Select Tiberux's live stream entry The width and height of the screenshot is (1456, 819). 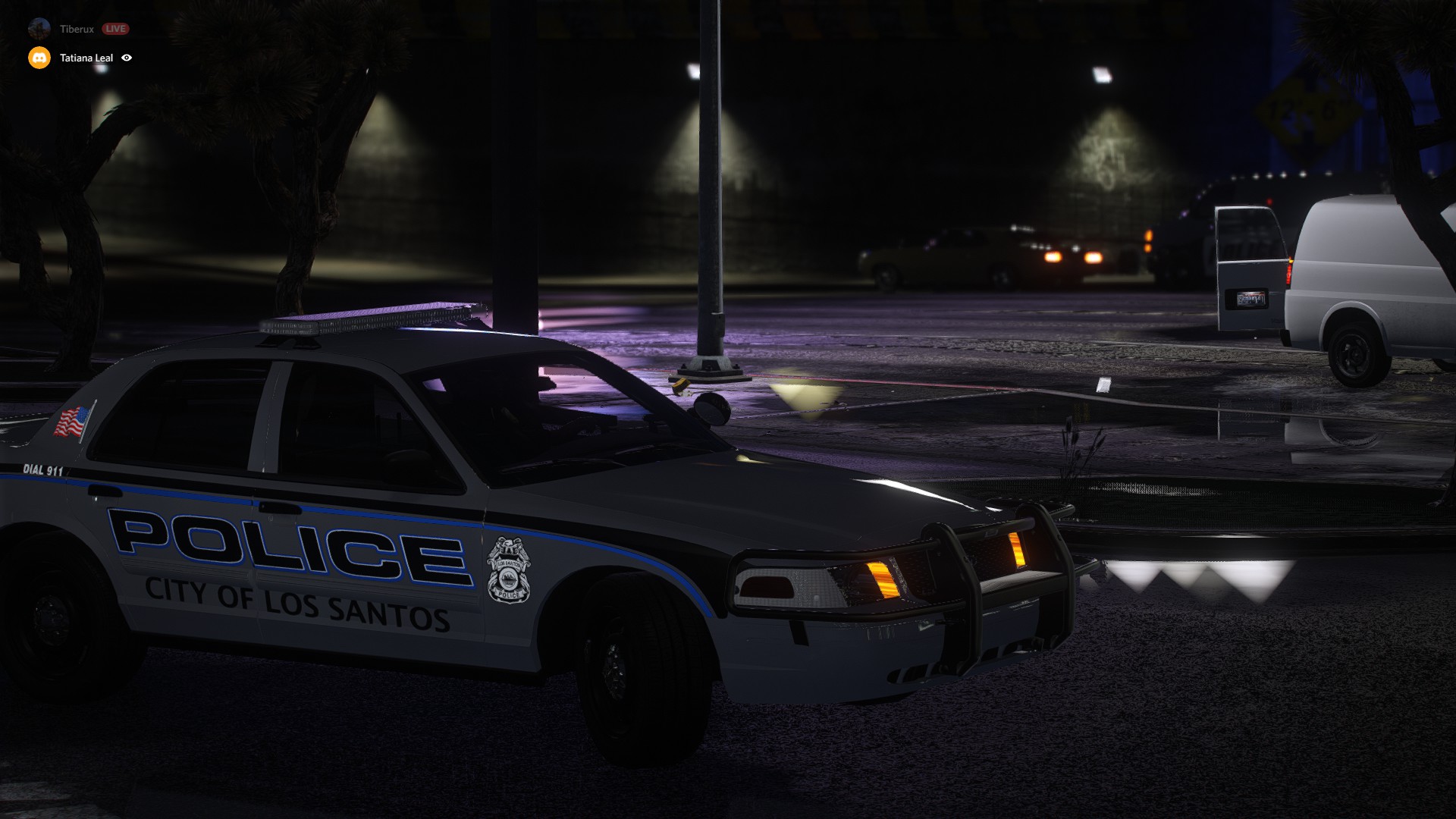[x=77, y=29]
